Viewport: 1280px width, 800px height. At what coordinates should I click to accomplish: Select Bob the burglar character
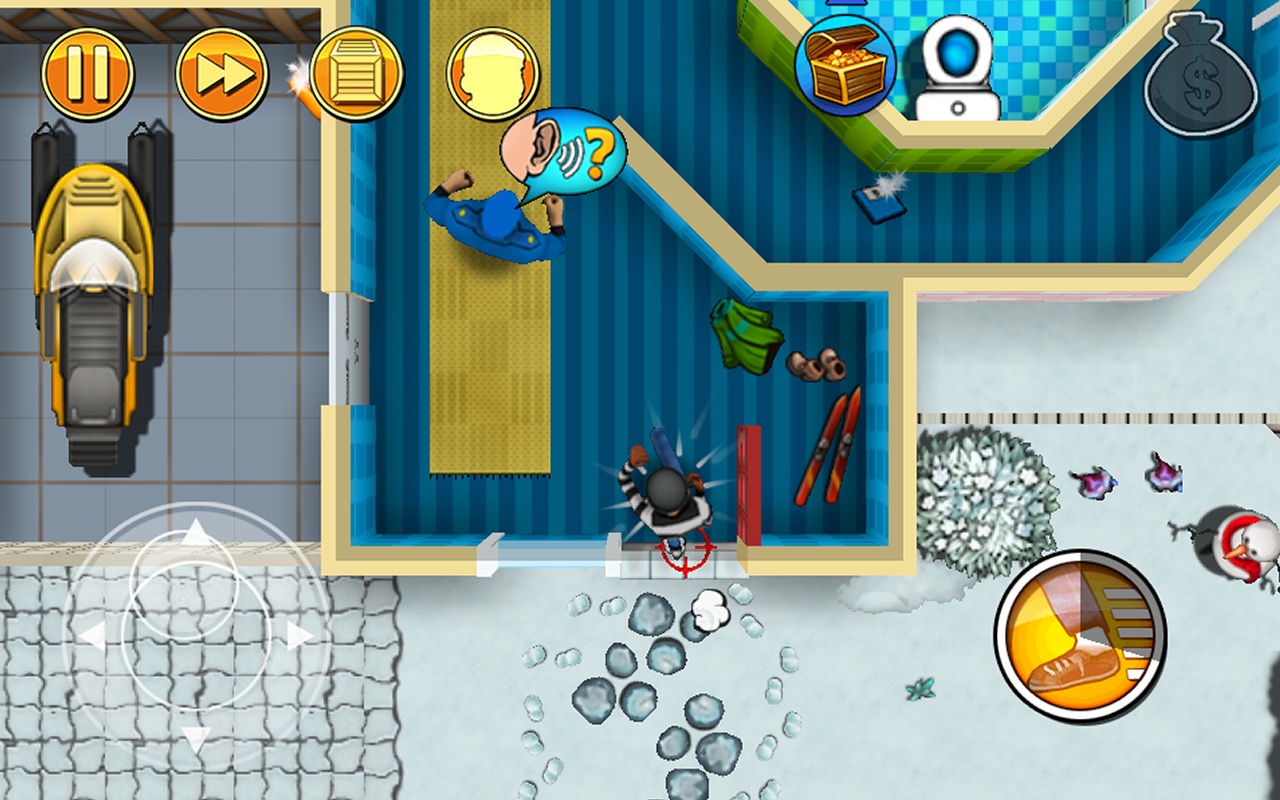[665, 490]
